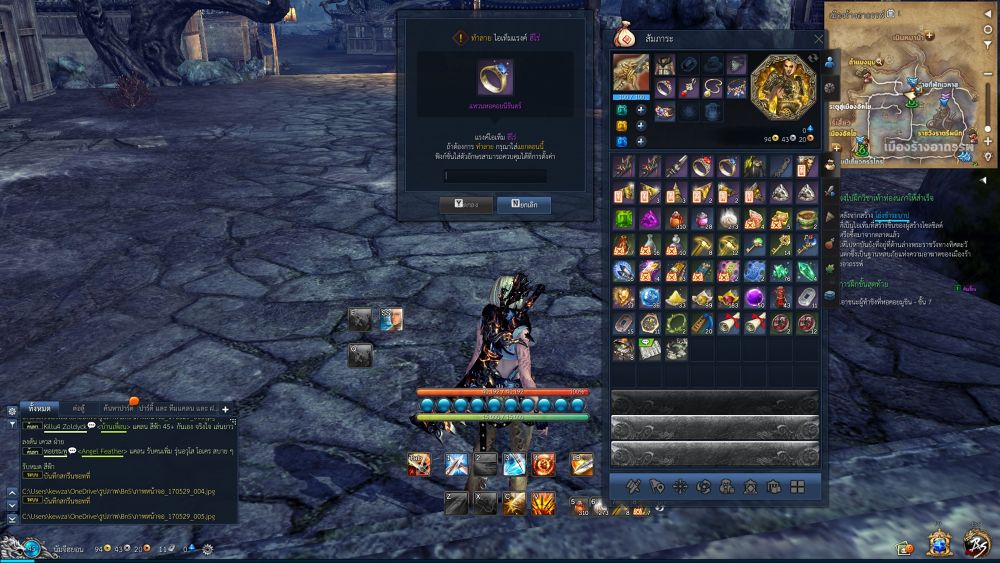
Task: Add a new chat tab
Action: 225,409
